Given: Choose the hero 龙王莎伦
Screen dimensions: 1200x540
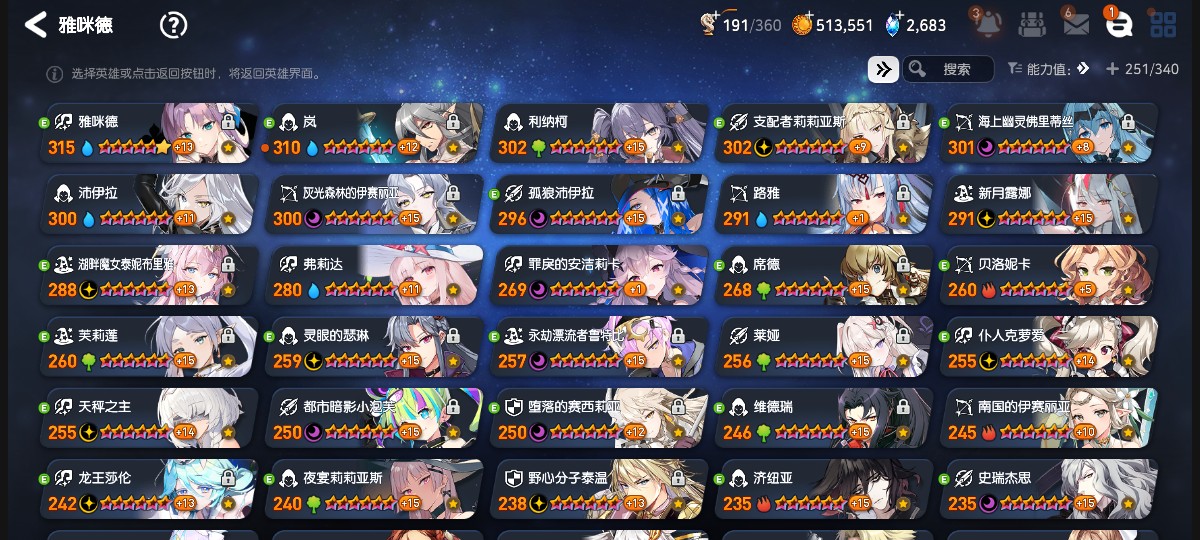Looking at the screenshot, I should [x=149, y=490].
